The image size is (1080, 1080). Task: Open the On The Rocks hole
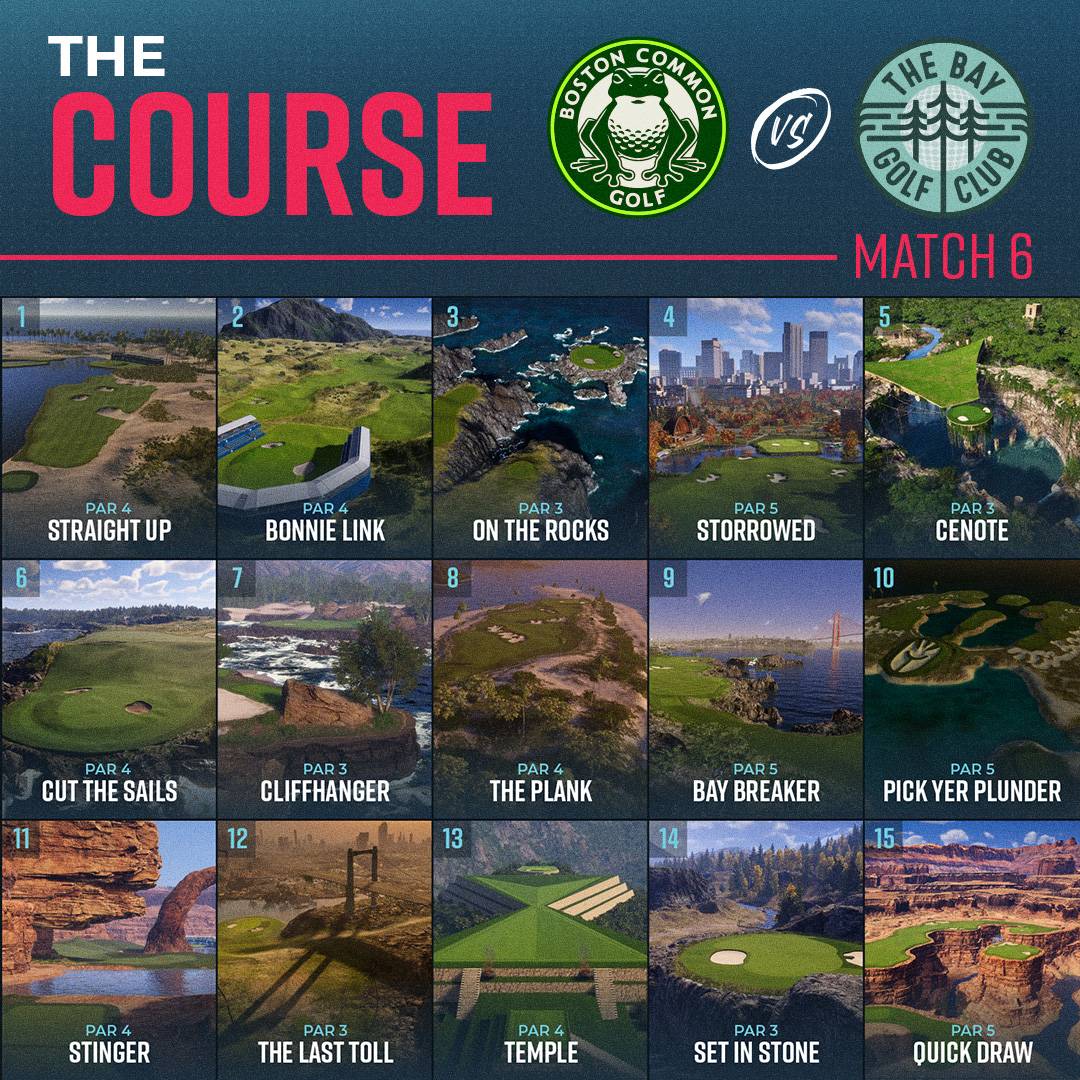click(540, 425)
